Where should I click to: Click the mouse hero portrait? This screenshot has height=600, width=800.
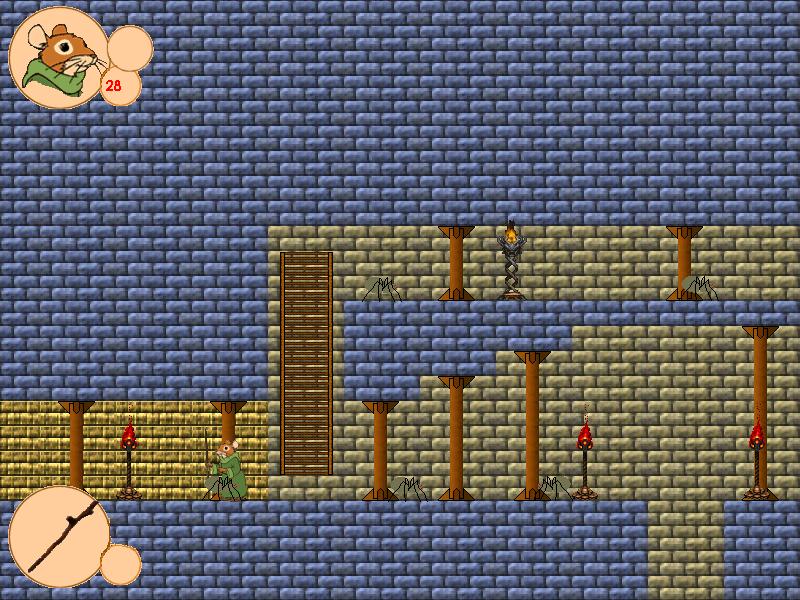[58, 58]
